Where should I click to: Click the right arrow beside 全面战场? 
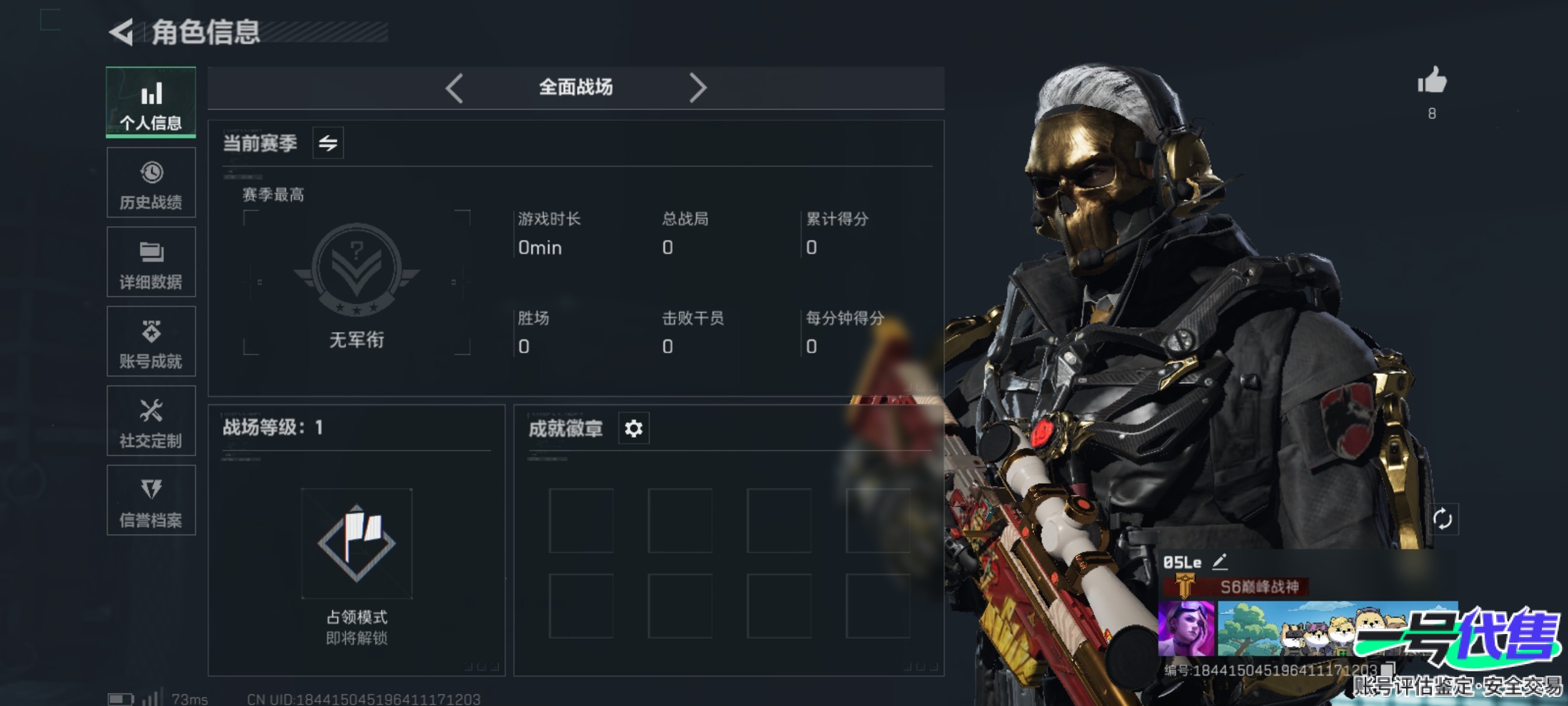click(x=698, y=88)
